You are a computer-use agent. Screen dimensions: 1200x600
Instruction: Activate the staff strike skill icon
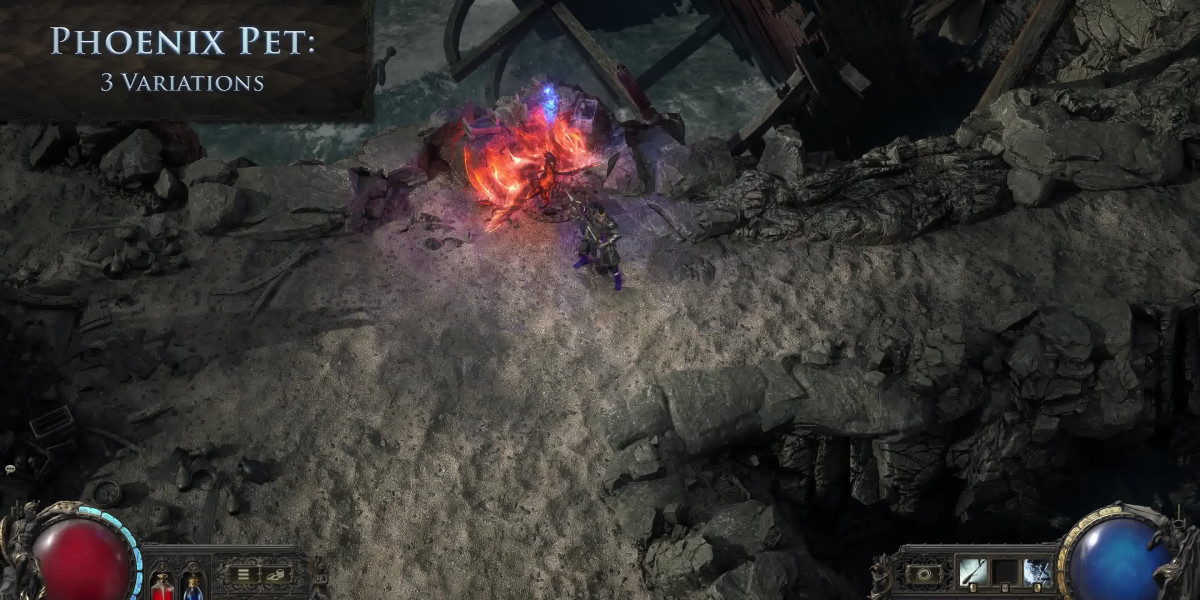click(972, 573)
